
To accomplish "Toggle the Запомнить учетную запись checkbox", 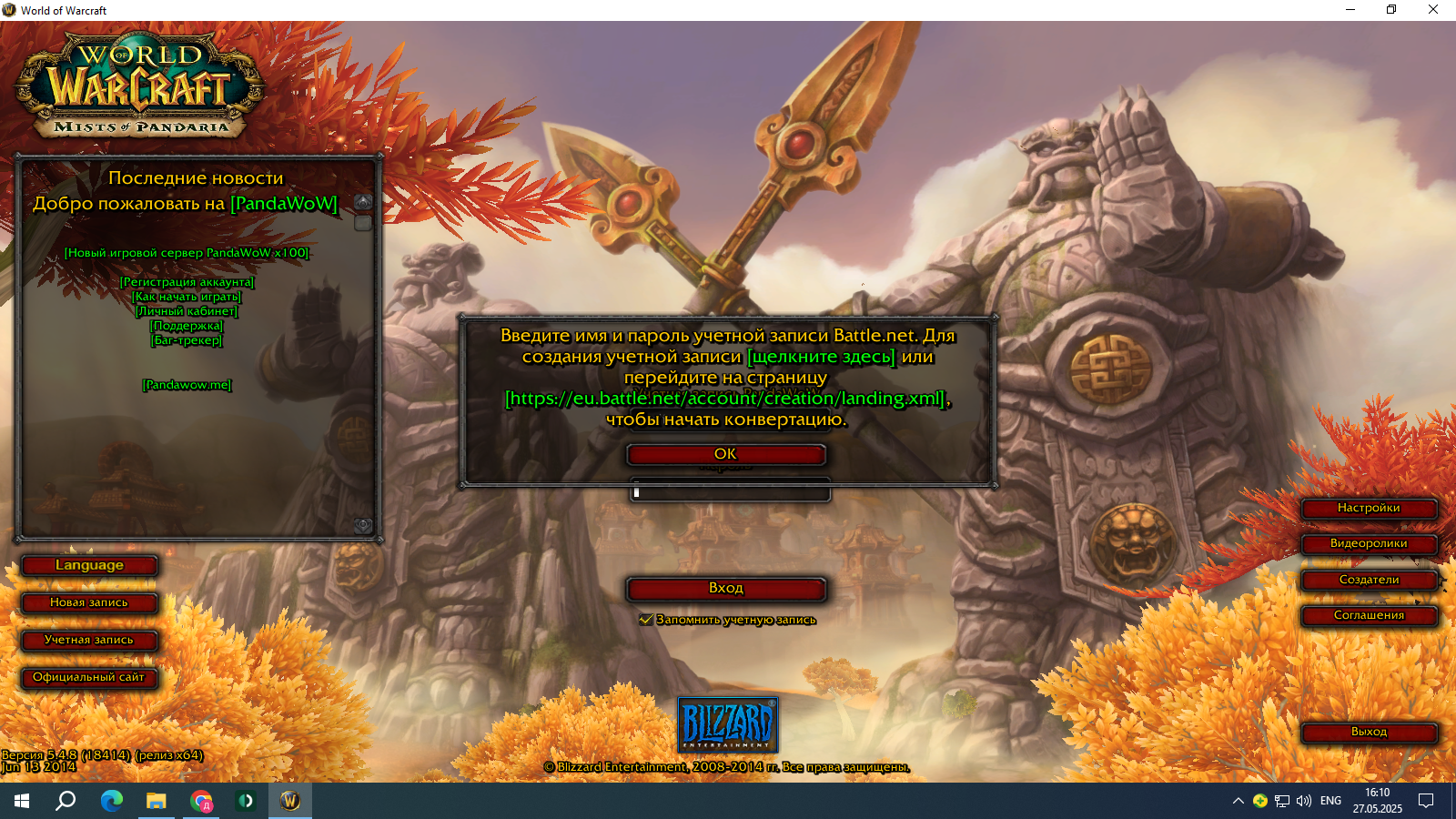I will 646,620.
